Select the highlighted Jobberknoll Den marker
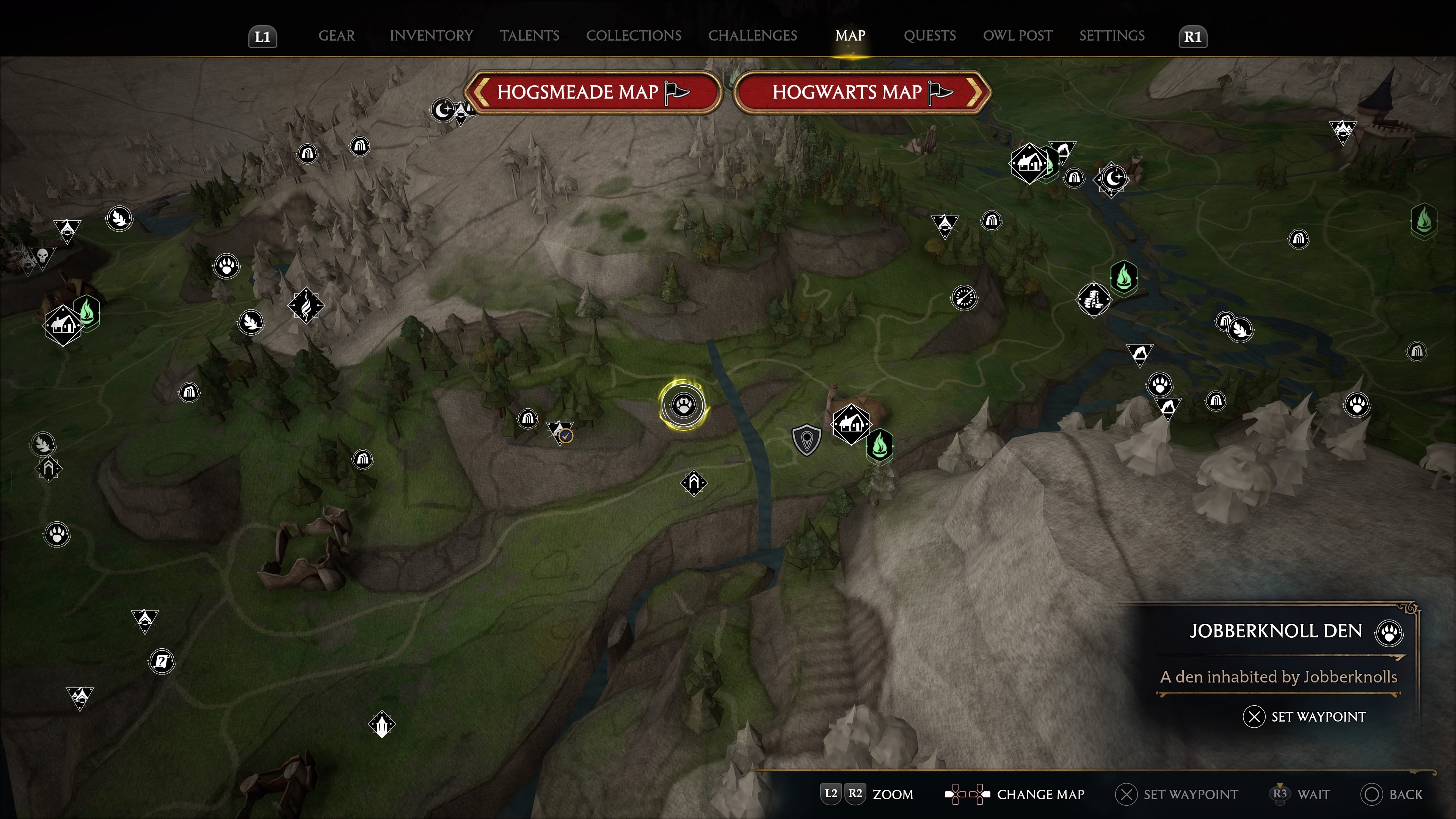Image resolution: width=1456 pixels, height=819 pixels. (x=683, y=405)
